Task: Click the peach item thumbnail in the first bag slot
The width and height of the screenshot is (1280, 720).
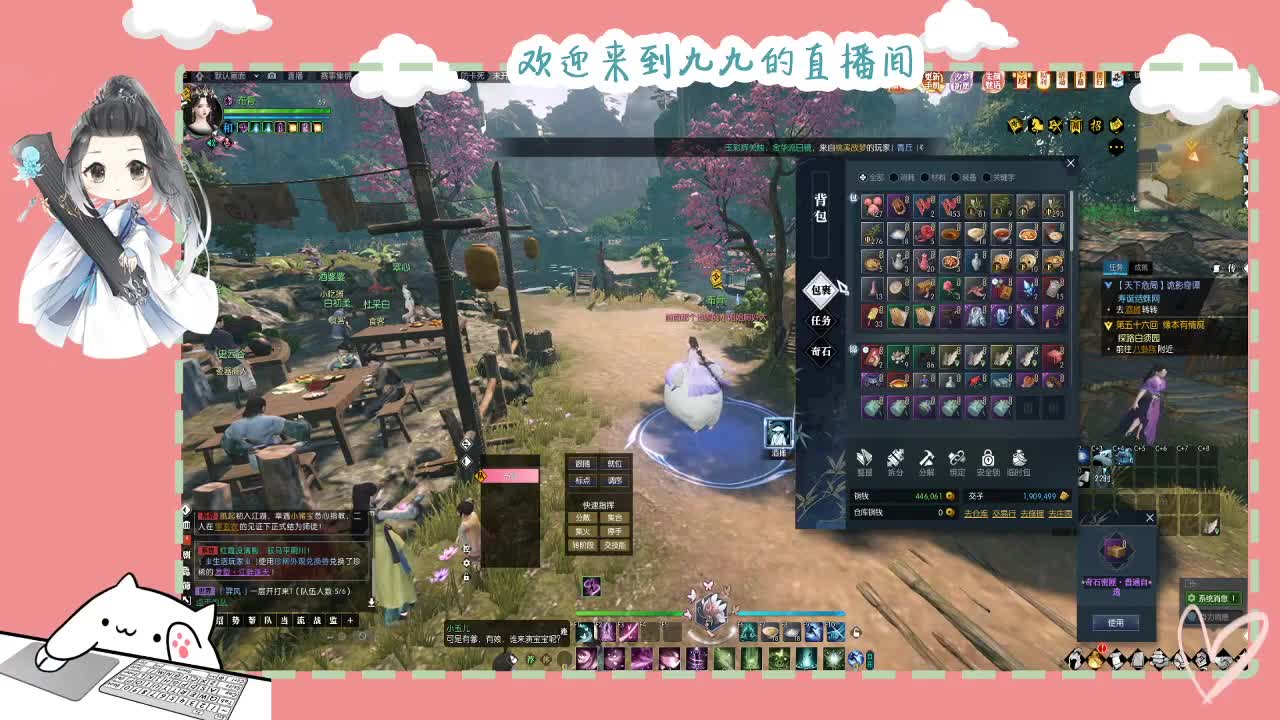Action: 871,205
